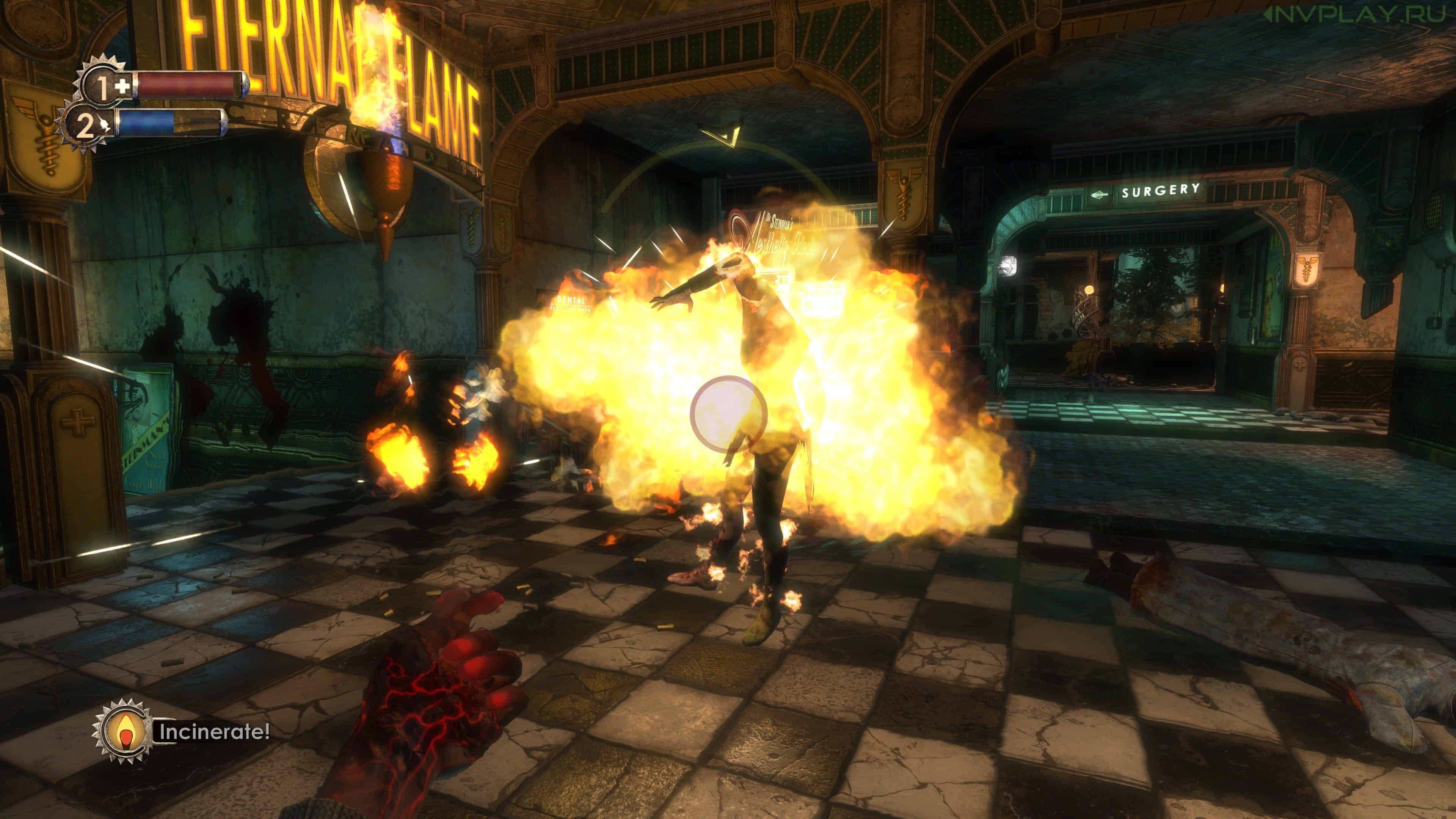Screen dimensions: 1456x819
Task: Click the EVE hypo counter gear
Action: 86,127
